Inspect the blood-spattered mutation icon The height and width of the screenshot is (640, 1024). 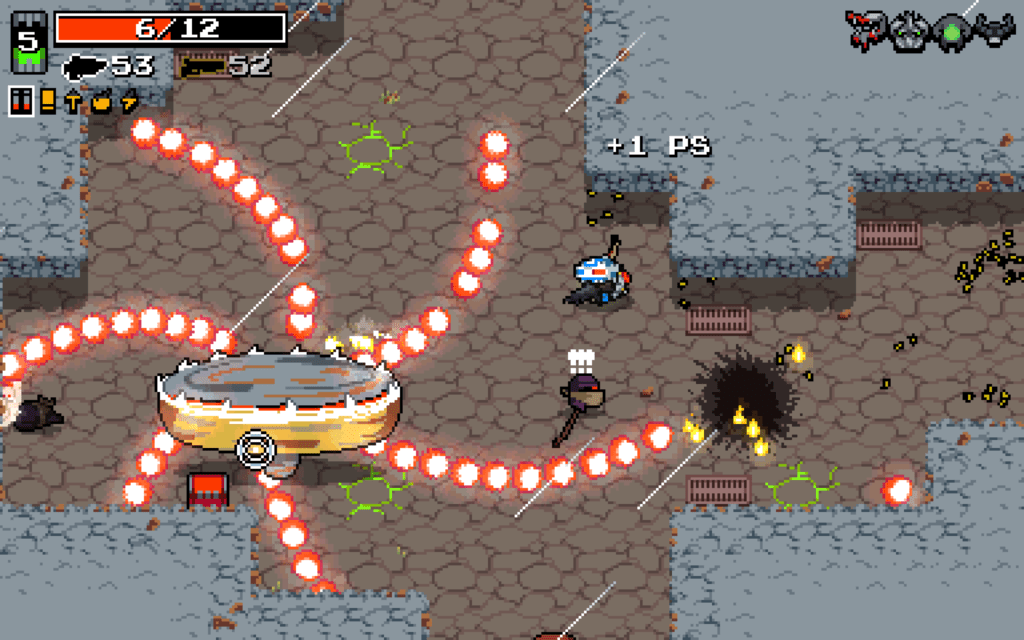click(864, 29)
